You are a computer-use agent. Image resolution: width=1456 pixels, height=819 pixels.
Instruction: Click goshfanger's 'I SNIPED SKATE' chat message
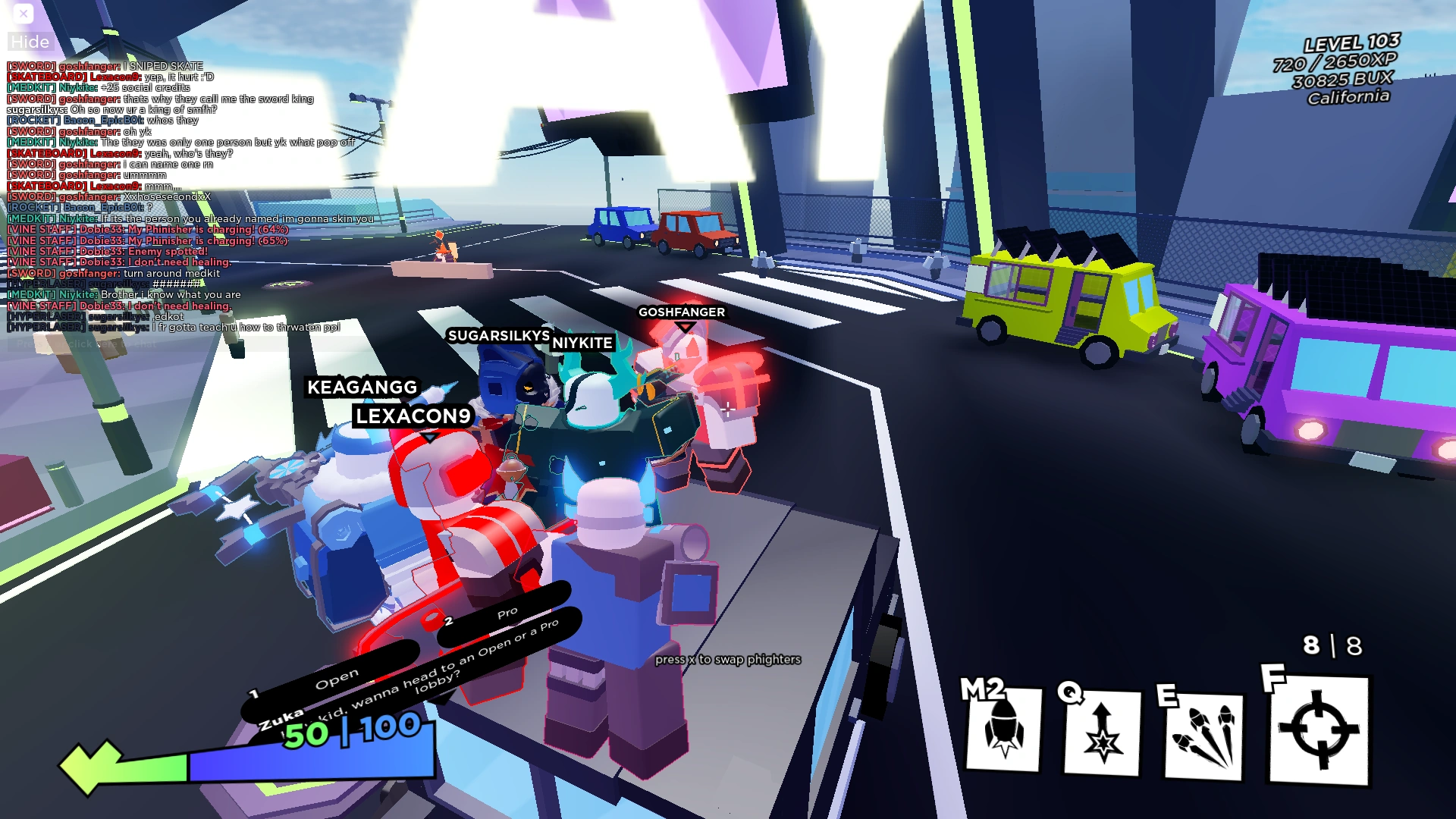[x=106, y=66]
